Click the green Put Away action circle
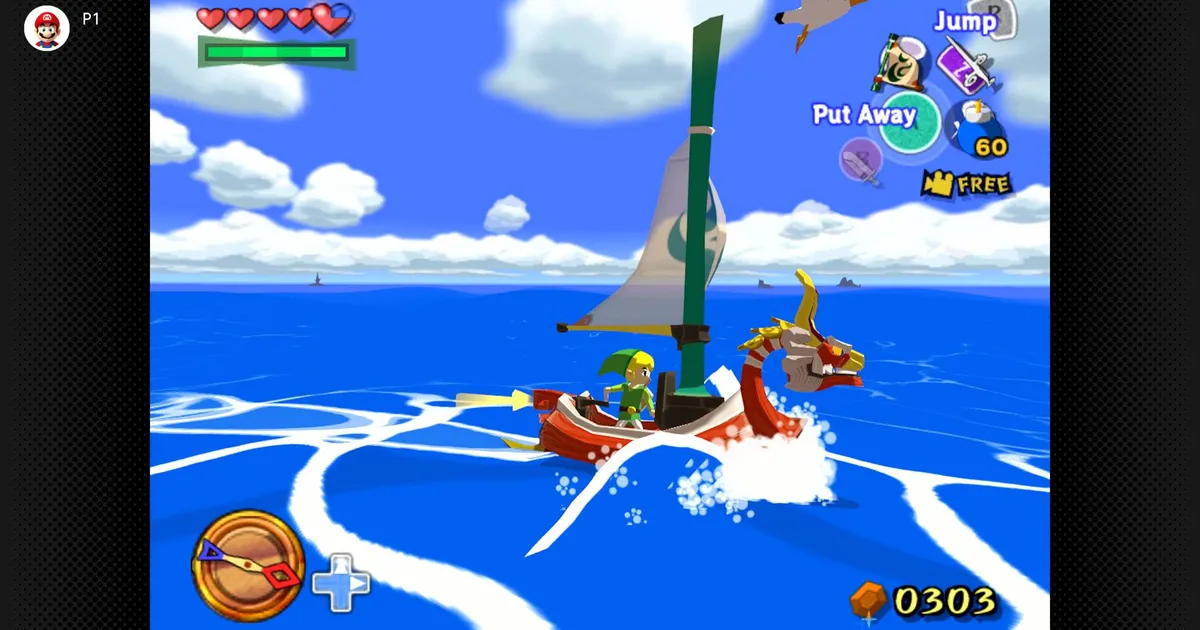 [x=910, y=121]
